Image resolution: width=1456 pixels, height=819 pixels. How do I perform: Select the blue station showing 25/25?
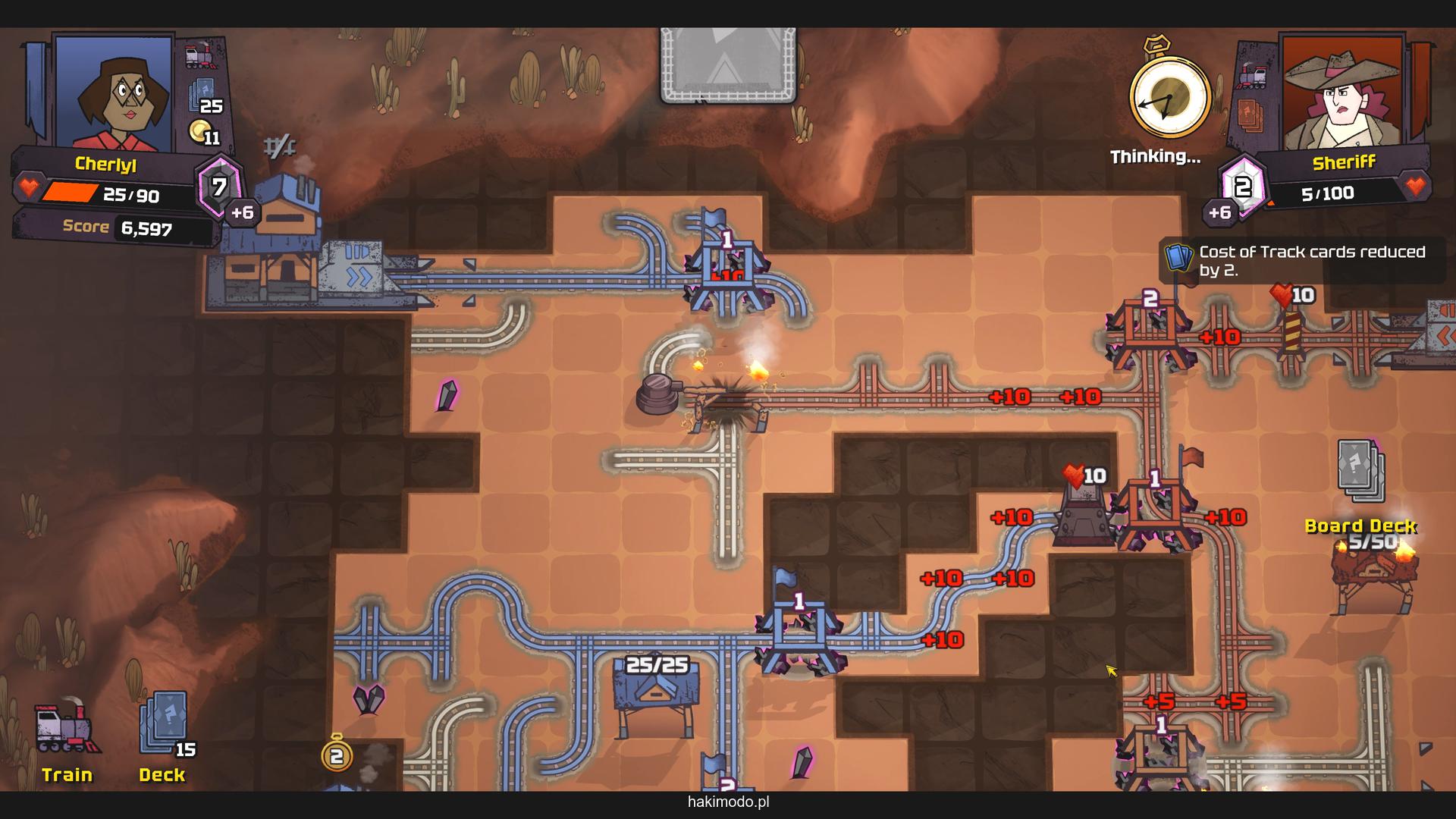pyautogui.click(x=657, y=689)
